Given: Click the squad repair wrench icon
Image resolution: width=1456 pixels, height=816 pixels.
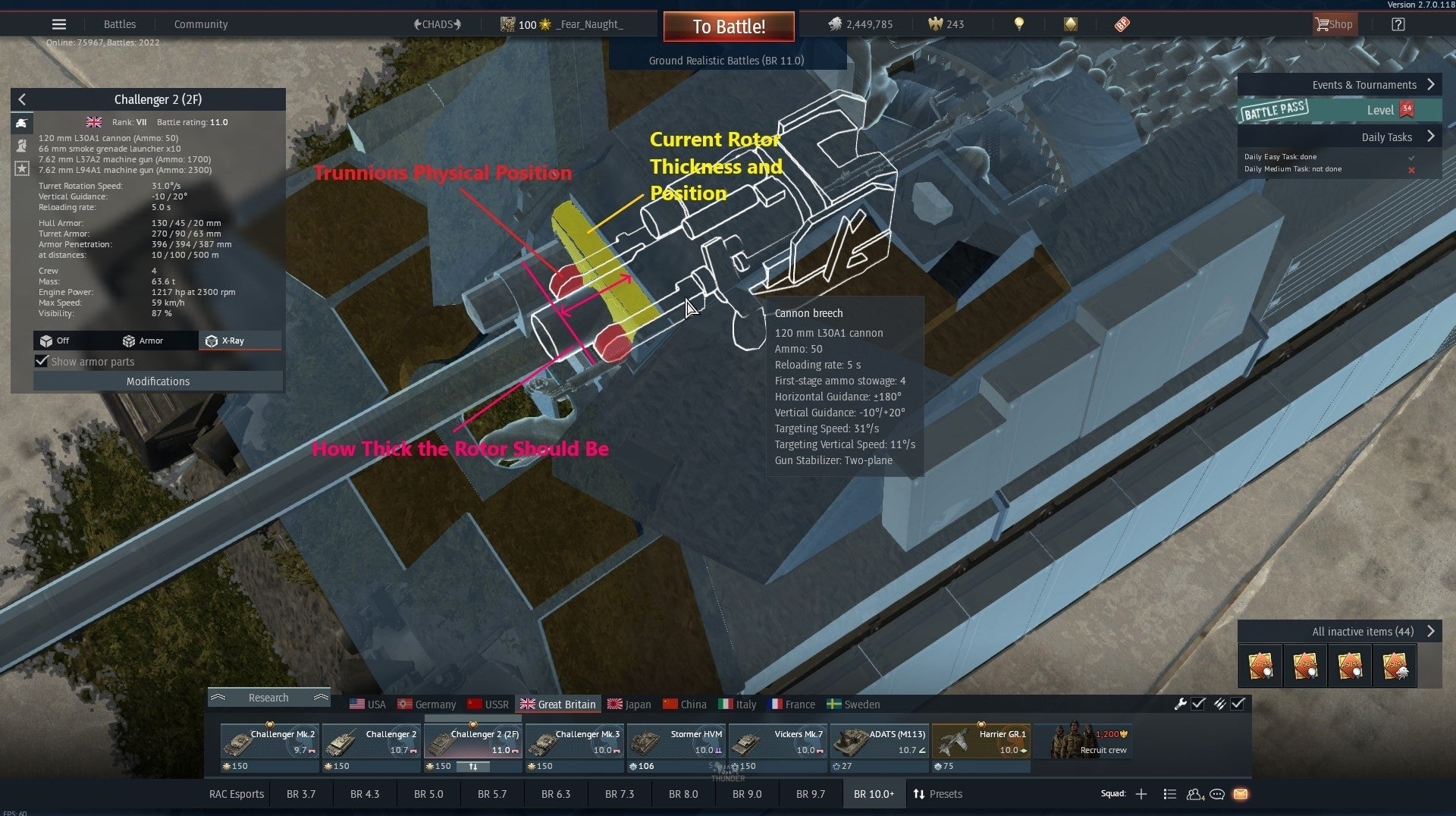Looking at the screenshot, I should (1181, 705).
